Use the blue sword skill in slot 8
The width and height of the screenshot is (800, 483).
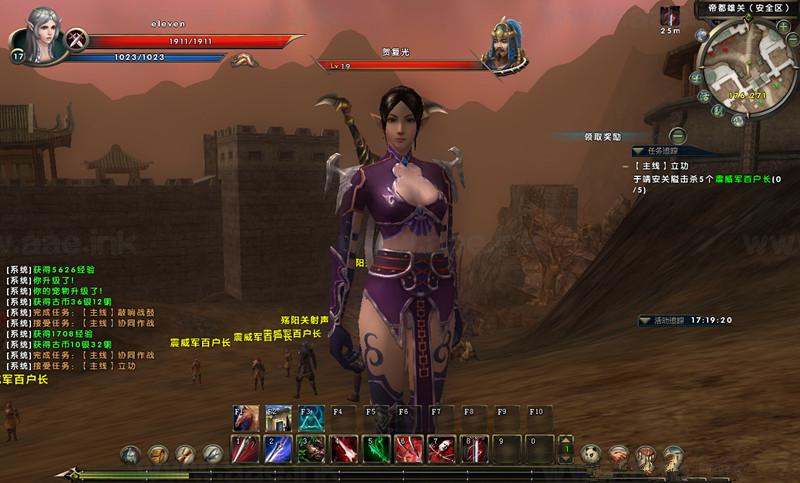(x=472, y=449)
